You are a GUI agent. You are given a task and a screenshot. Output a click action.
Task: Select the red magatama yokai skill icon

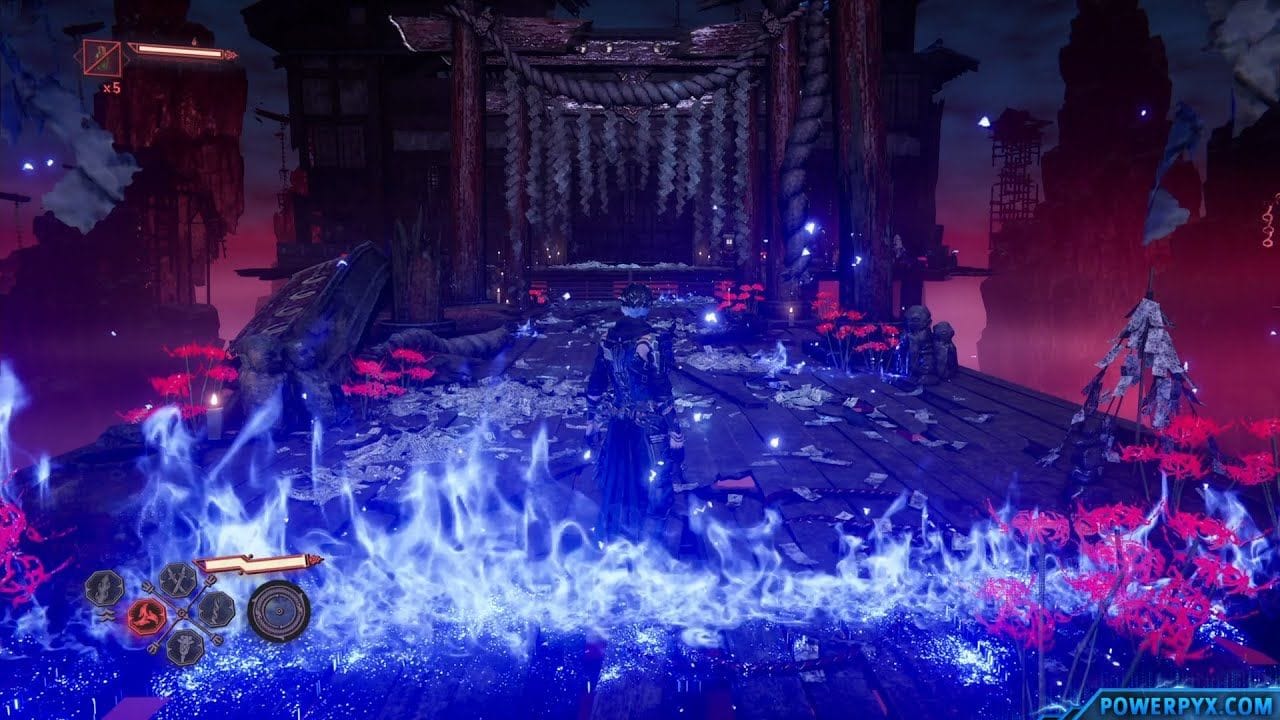[x=148, y=617]
